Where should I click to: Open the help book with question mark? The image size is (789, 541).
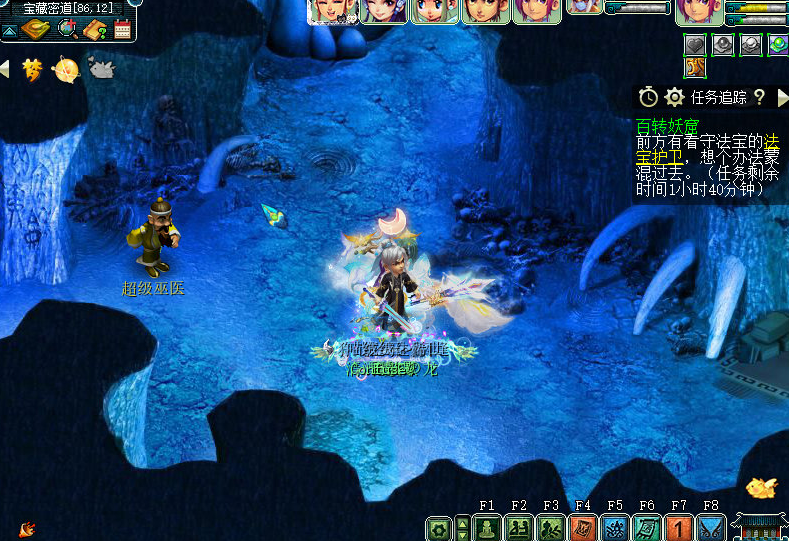click(96, 30)
